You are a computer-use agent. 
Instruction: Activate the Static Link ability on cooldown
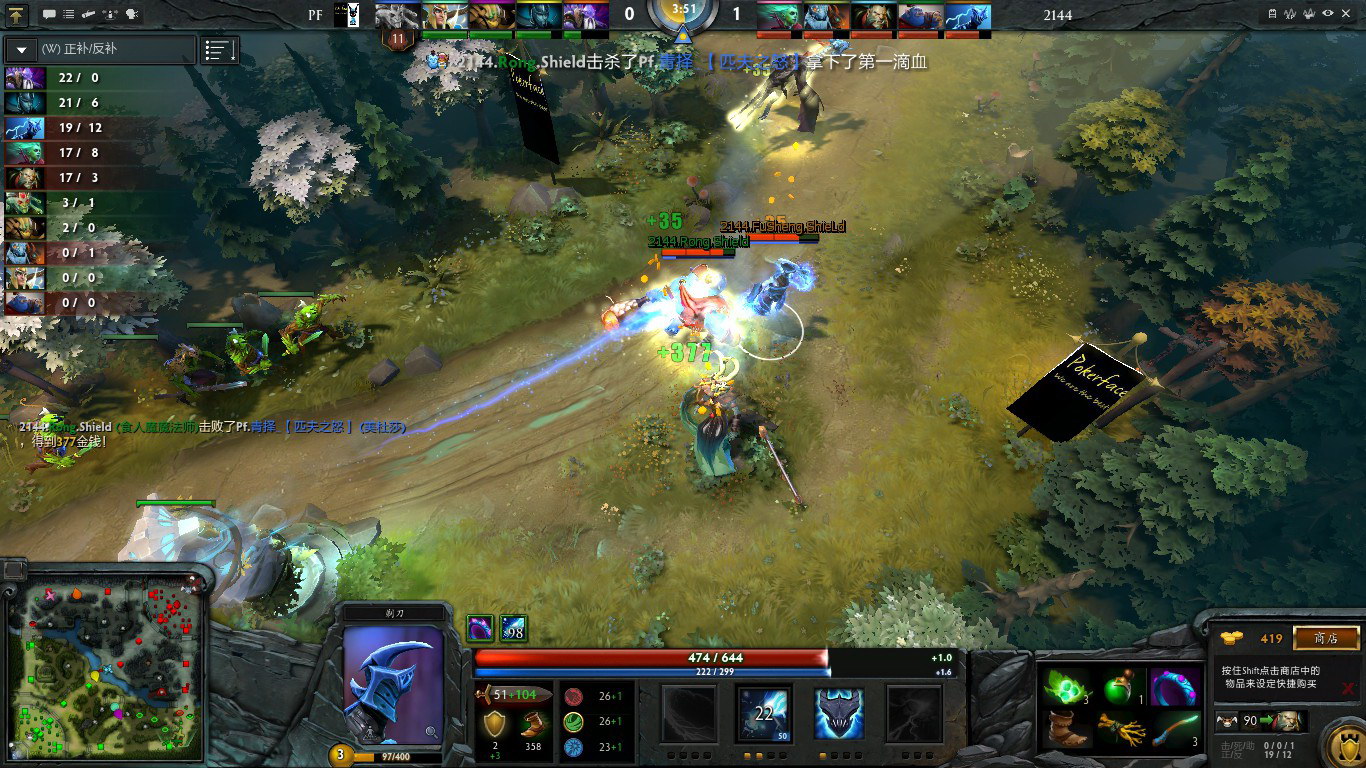pos(765,714)
